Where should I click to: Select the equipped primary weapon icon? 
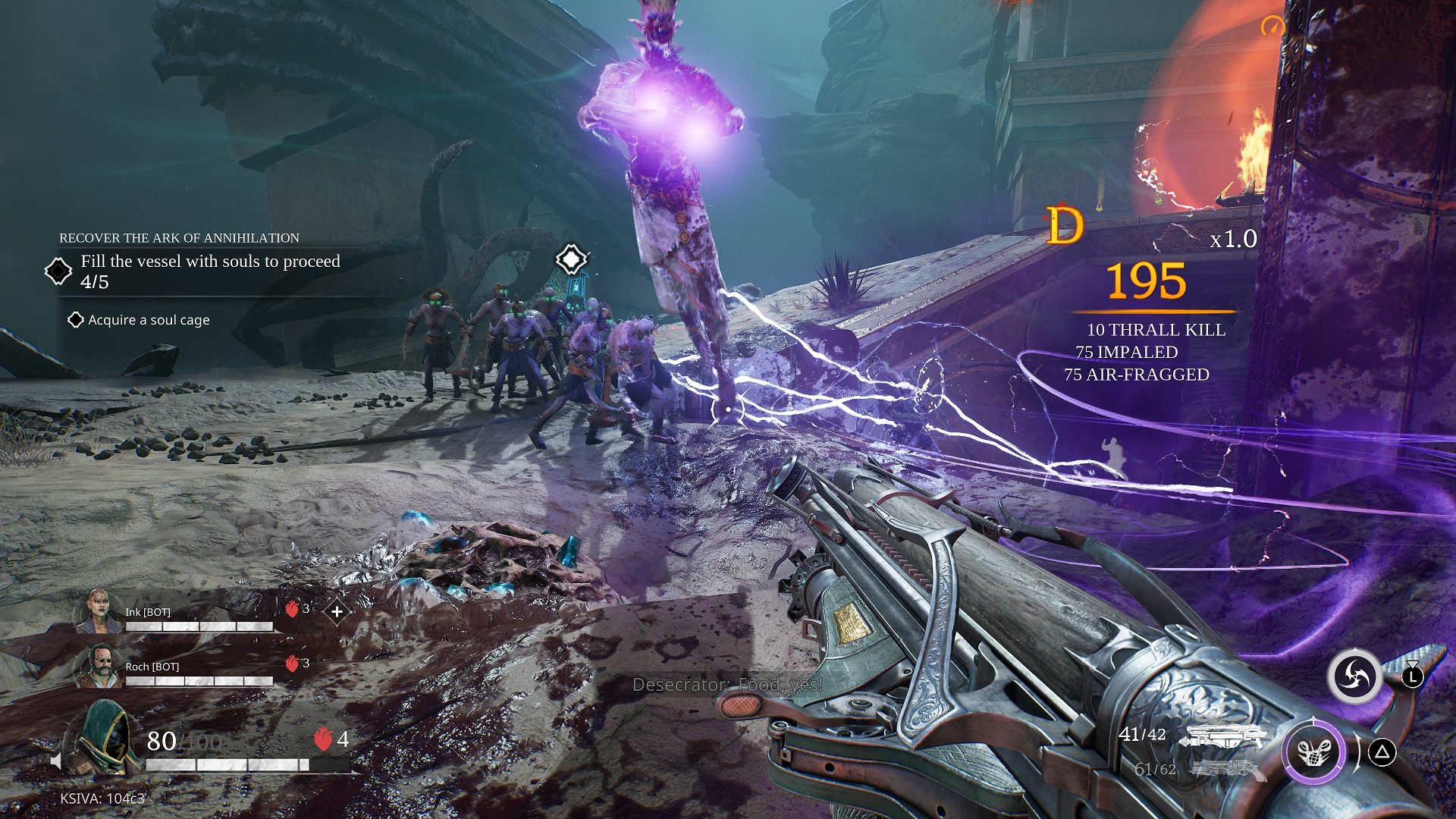1225,736
